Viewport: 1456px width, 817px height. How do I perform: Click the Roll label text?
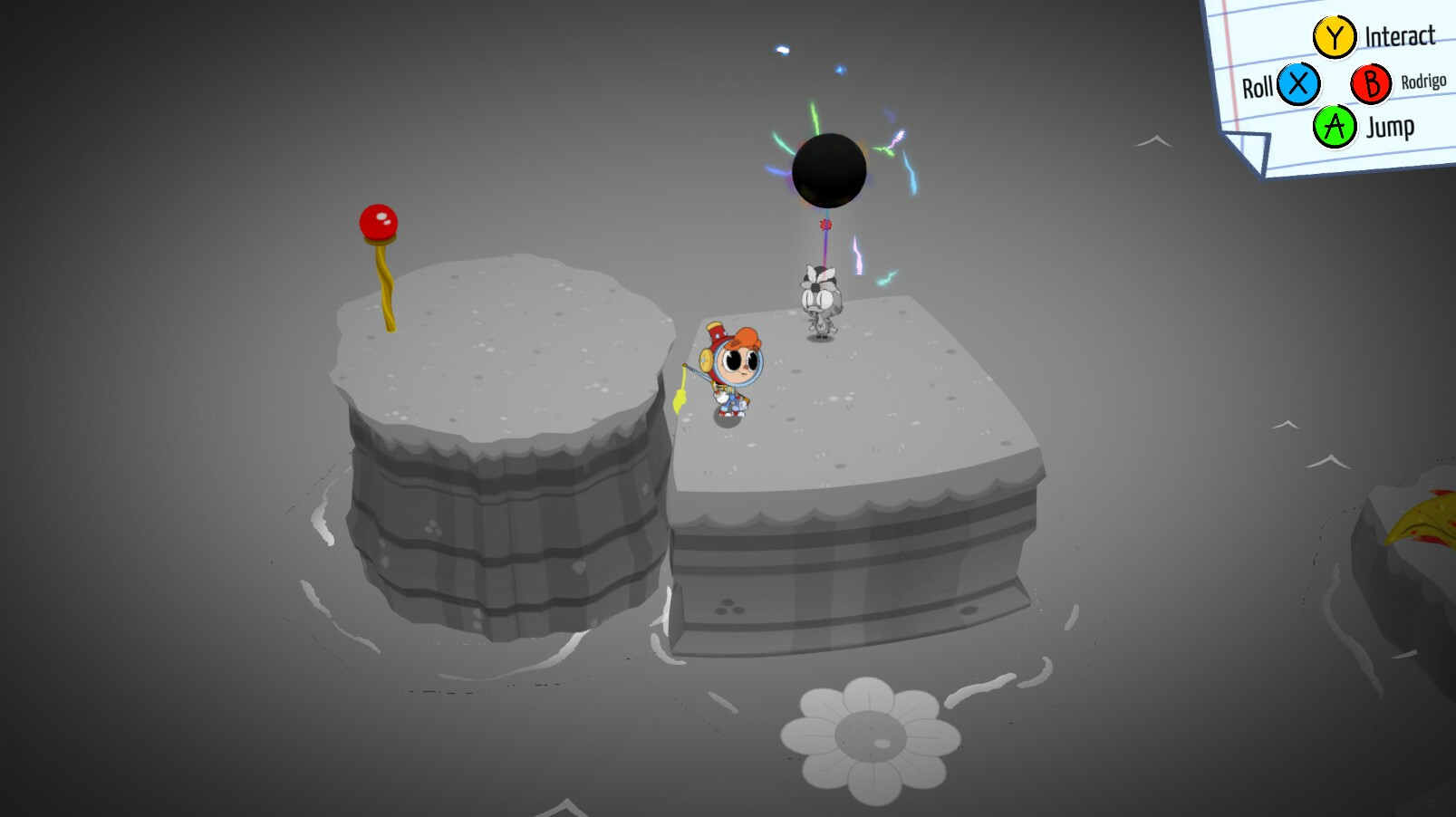[1259, 85]
